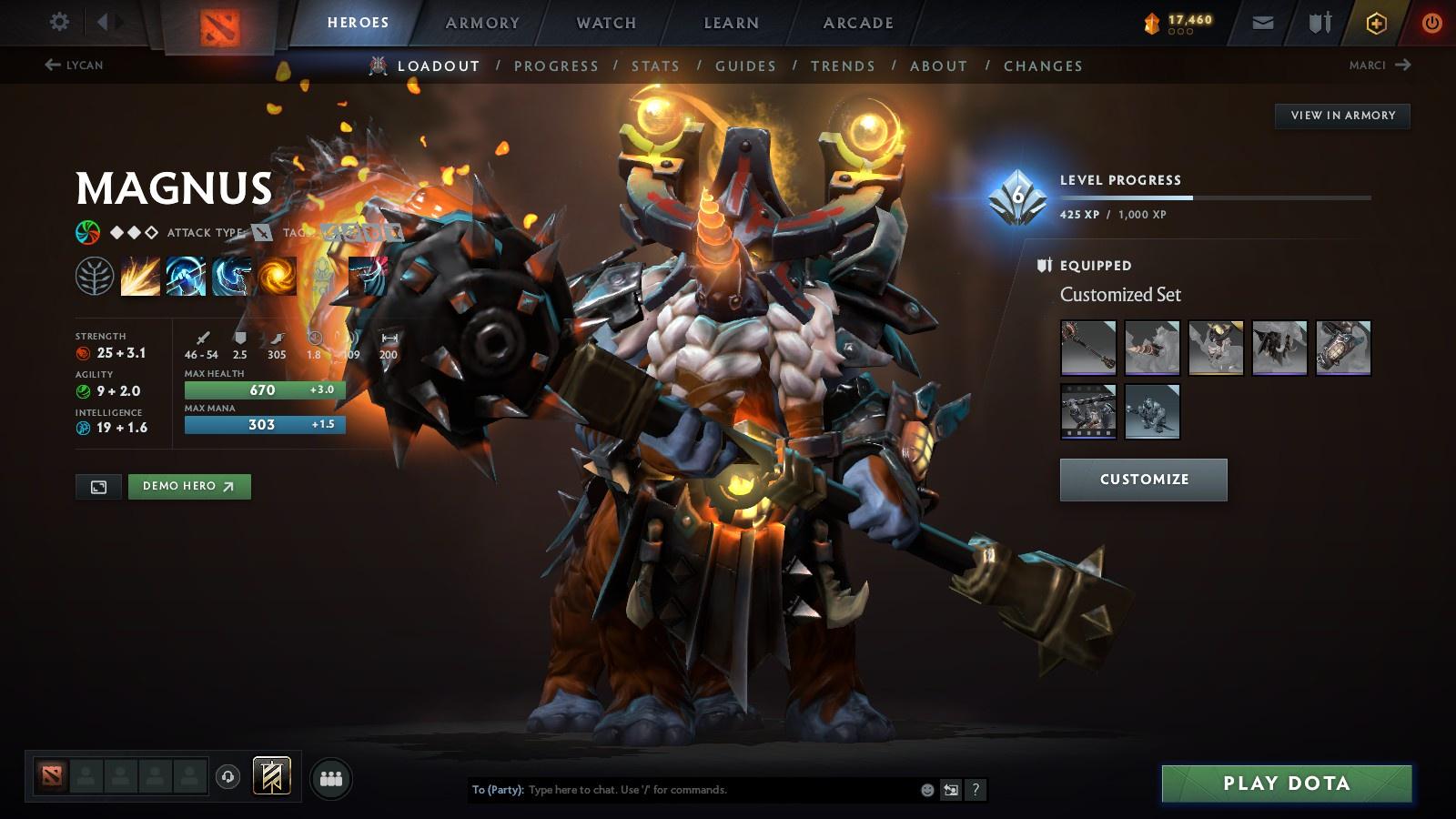Click the settings gear icon
Viewport: 1456px width, 819px height.
coord(59,20)
